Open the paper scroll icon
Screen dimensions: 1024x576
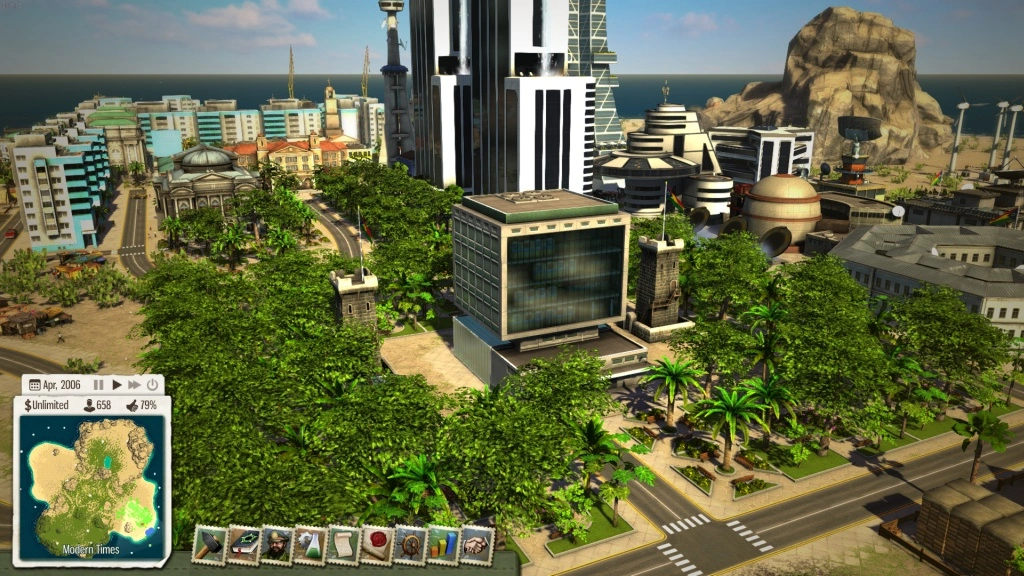343,545
